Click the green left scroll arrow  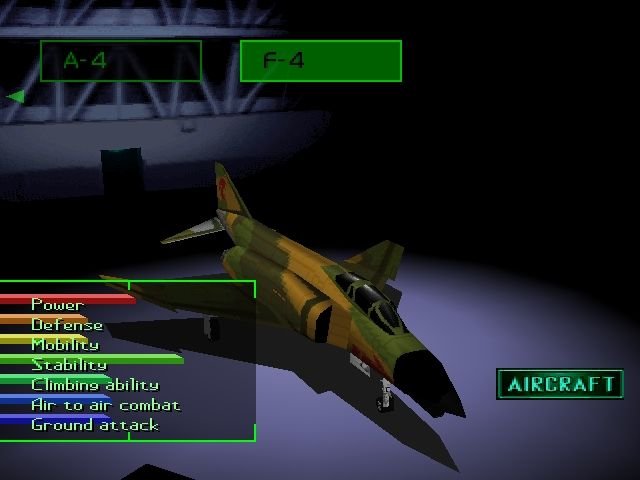(x=15, y=97)
